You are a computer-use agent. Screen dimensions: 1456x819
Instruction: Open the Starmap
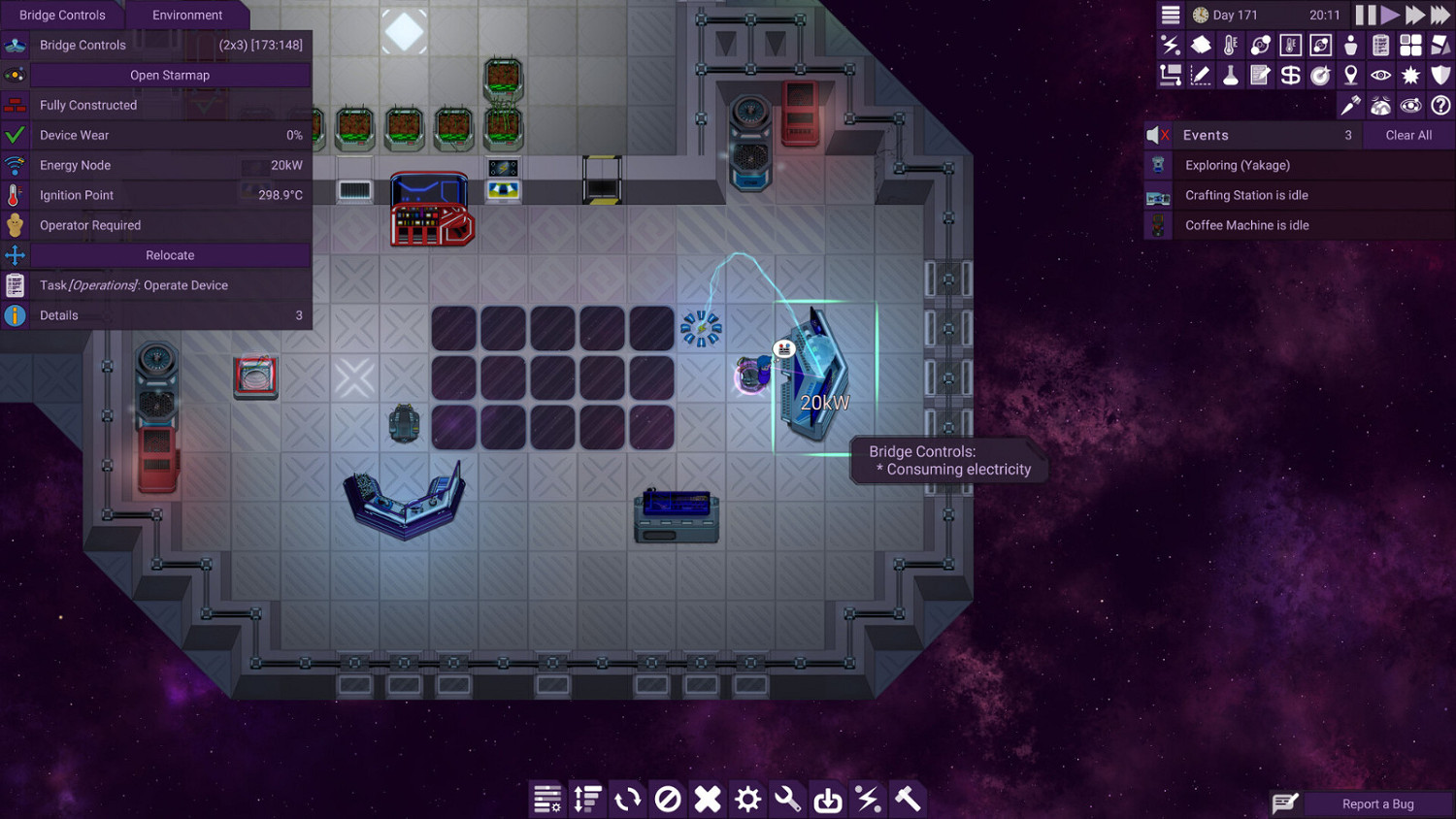(170, 74)
